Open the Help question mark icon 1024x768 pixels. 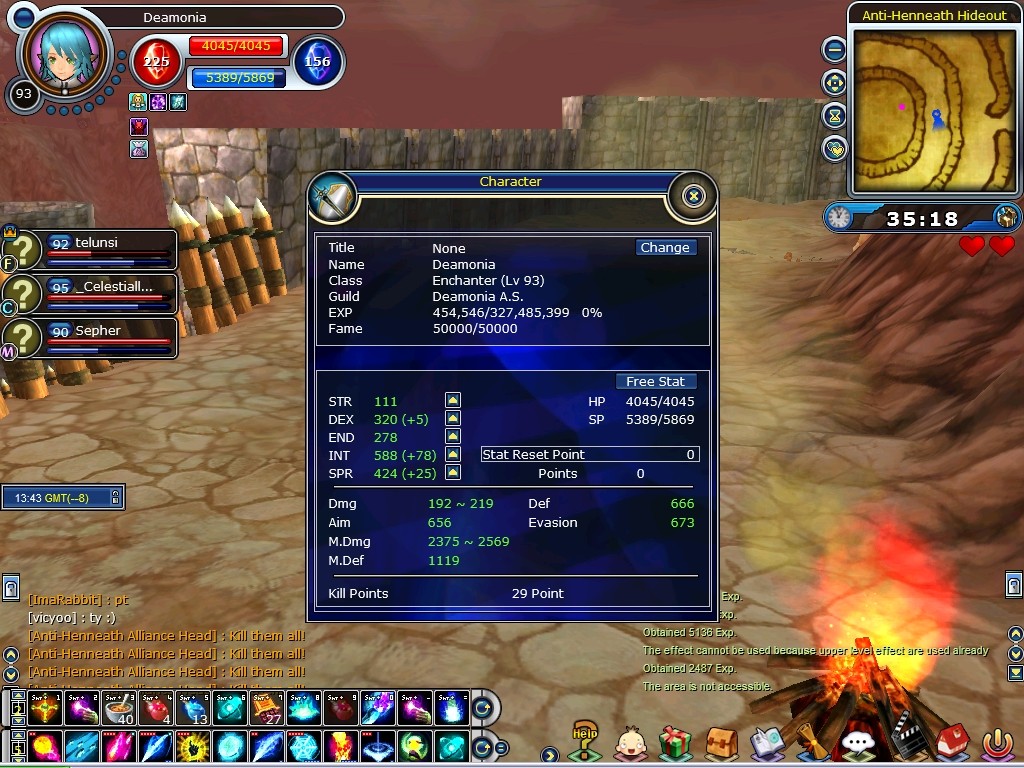point(583,740)
